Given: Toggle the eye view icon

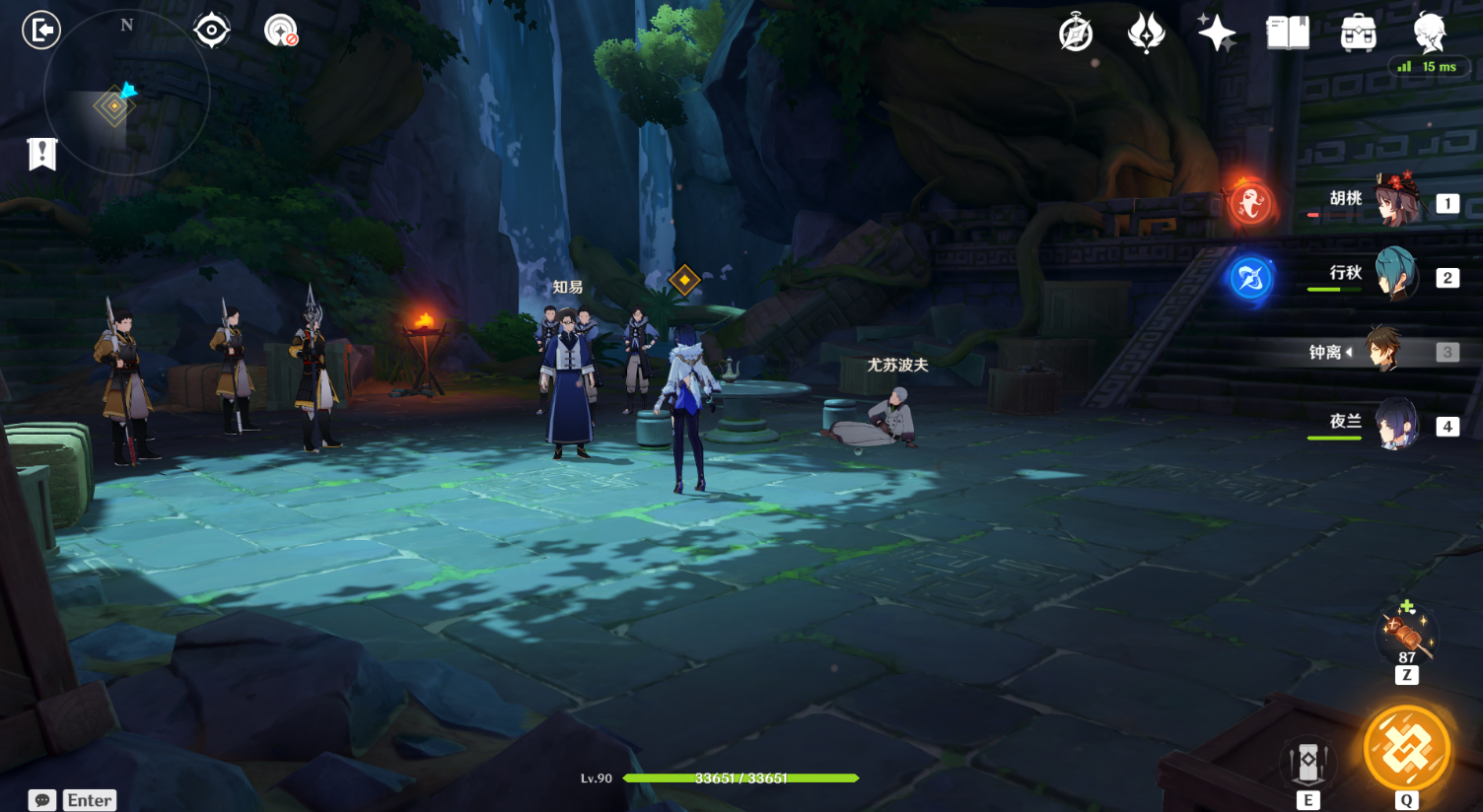Looking at the screenshot, I should coord(212,31).
